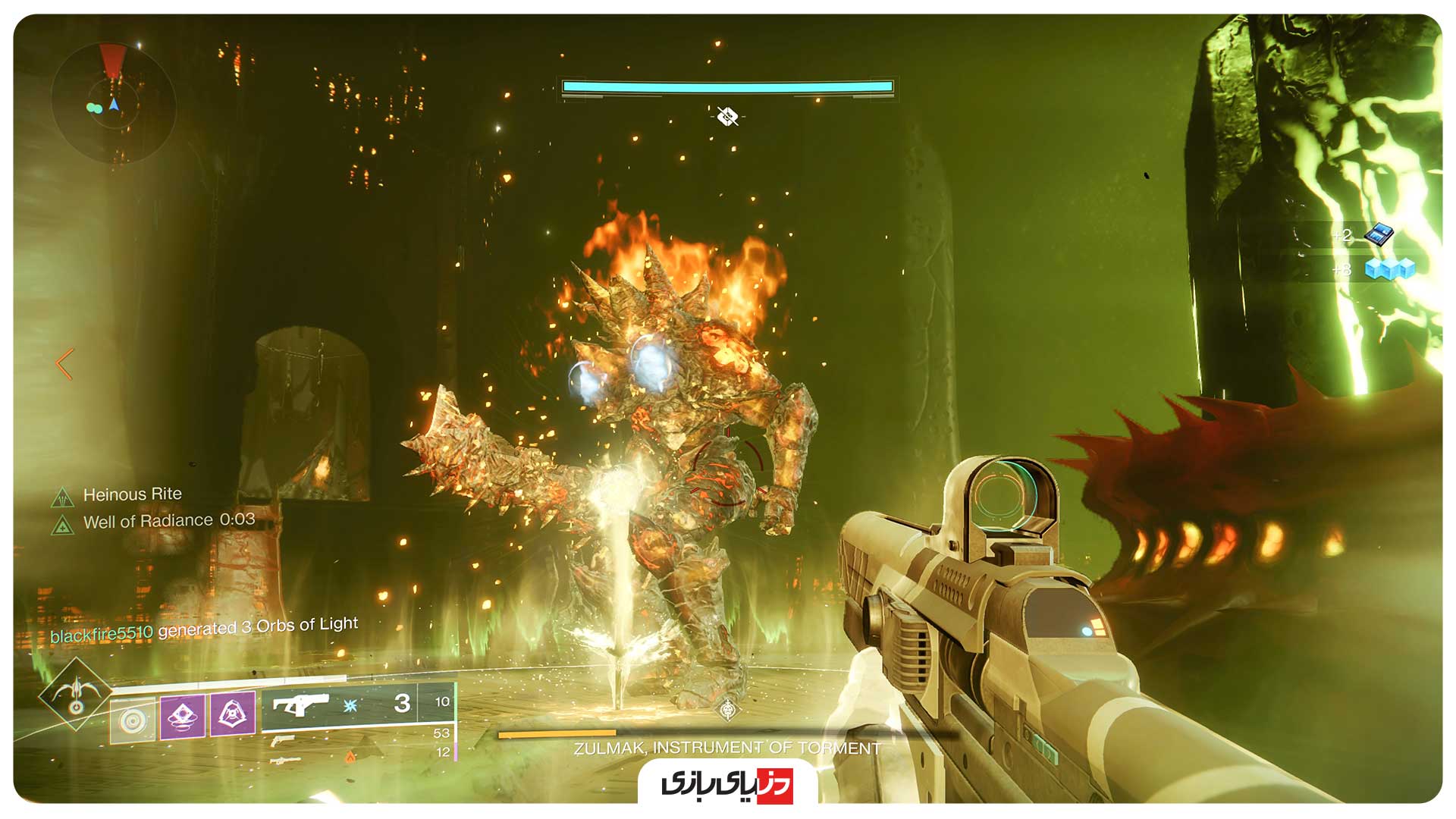Click the Glimmer cubes loot icon
This screenshot has height=819, width=1456.
click(x=1389, y=269)
